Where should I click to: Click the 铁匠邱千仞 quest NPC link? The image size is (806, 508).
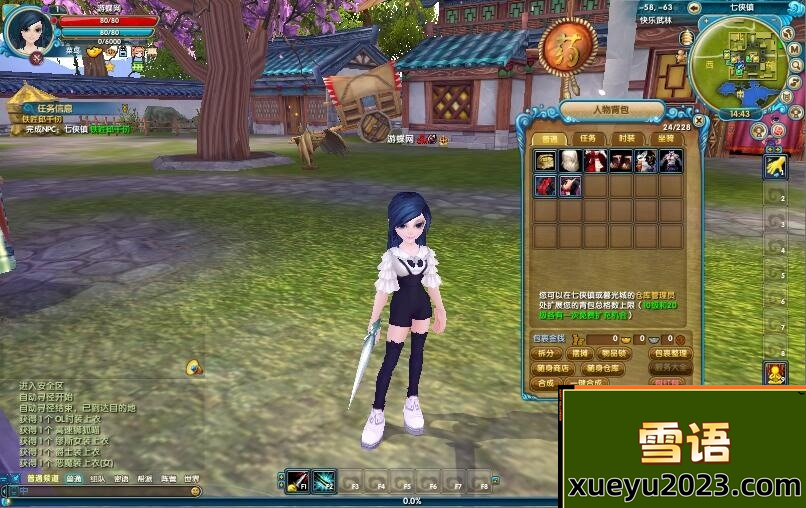tap(110, 129)
